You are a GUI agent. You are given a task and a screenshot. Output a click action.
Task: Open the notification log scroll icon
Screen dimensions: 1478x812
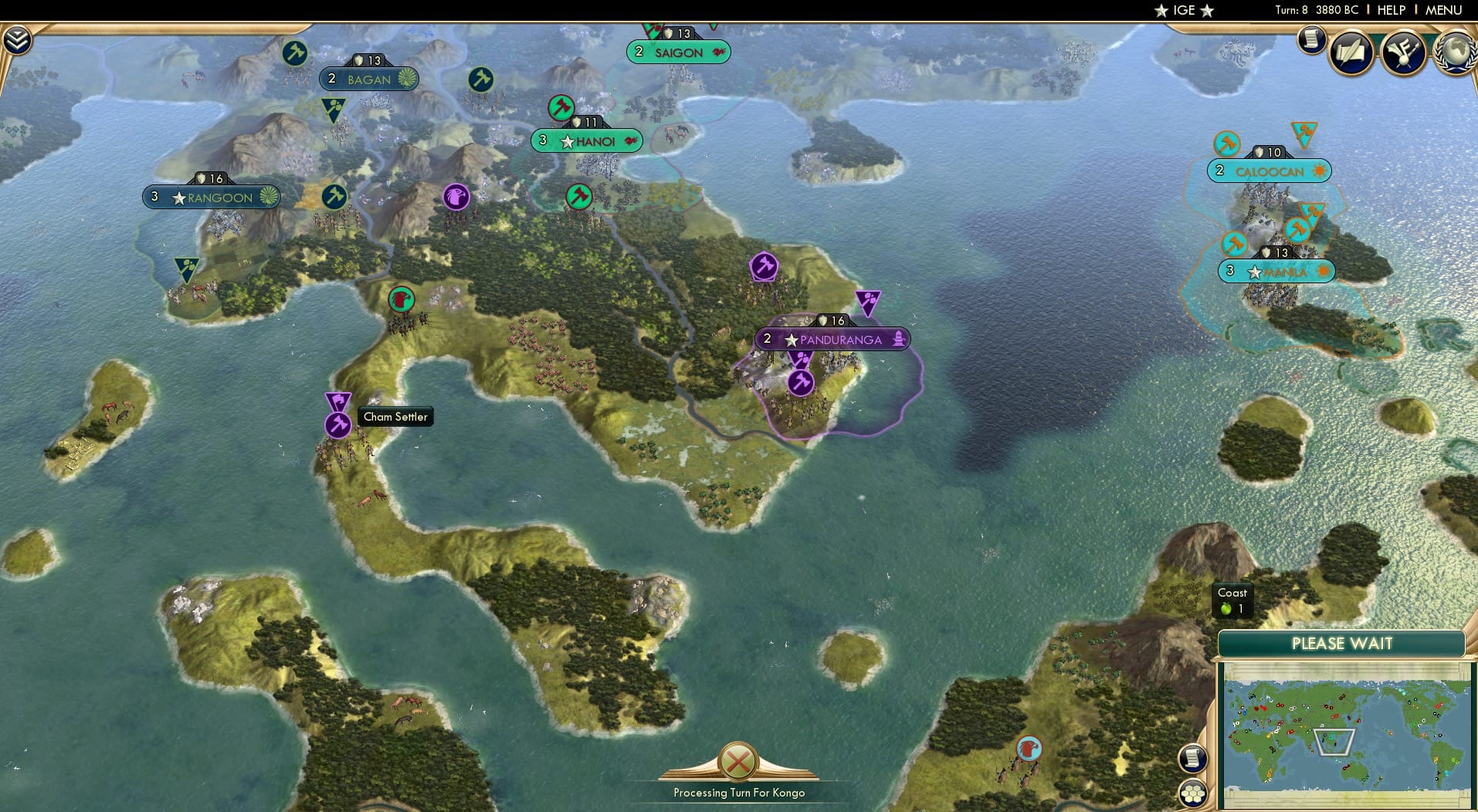click(x=1193, y=759)
